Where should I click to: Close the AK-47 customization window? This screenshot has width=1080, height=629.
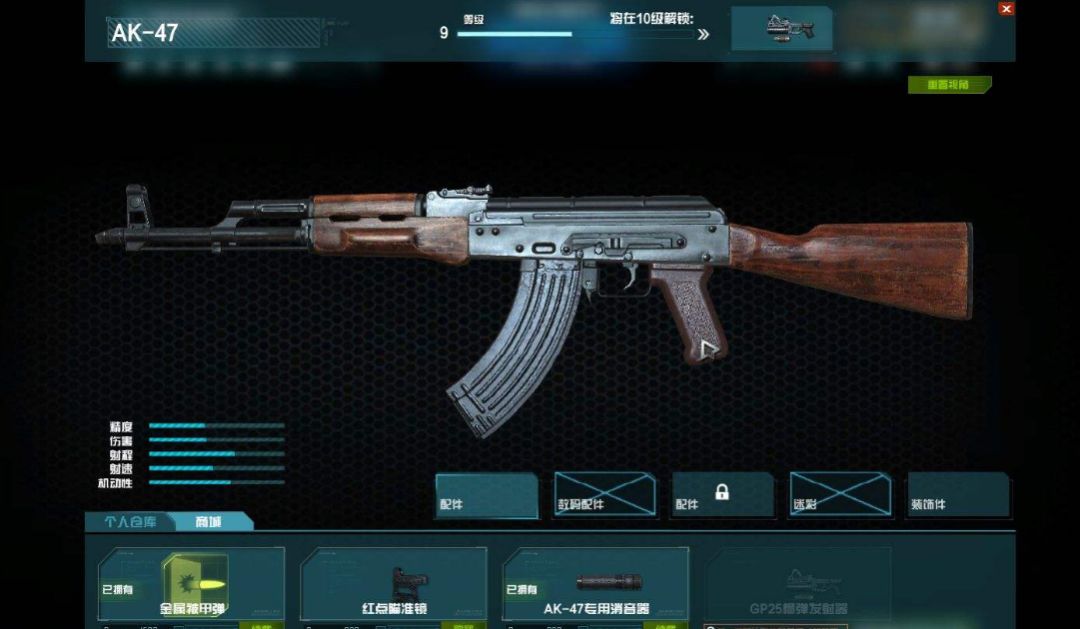pos(1006,8)
